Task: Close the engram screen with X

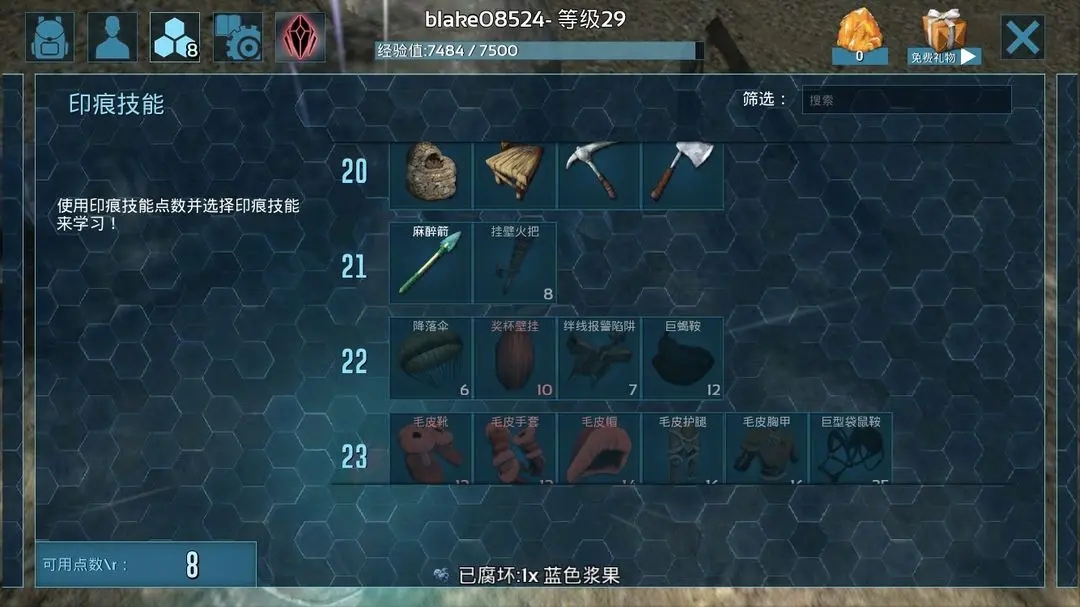Action: 1022,38
